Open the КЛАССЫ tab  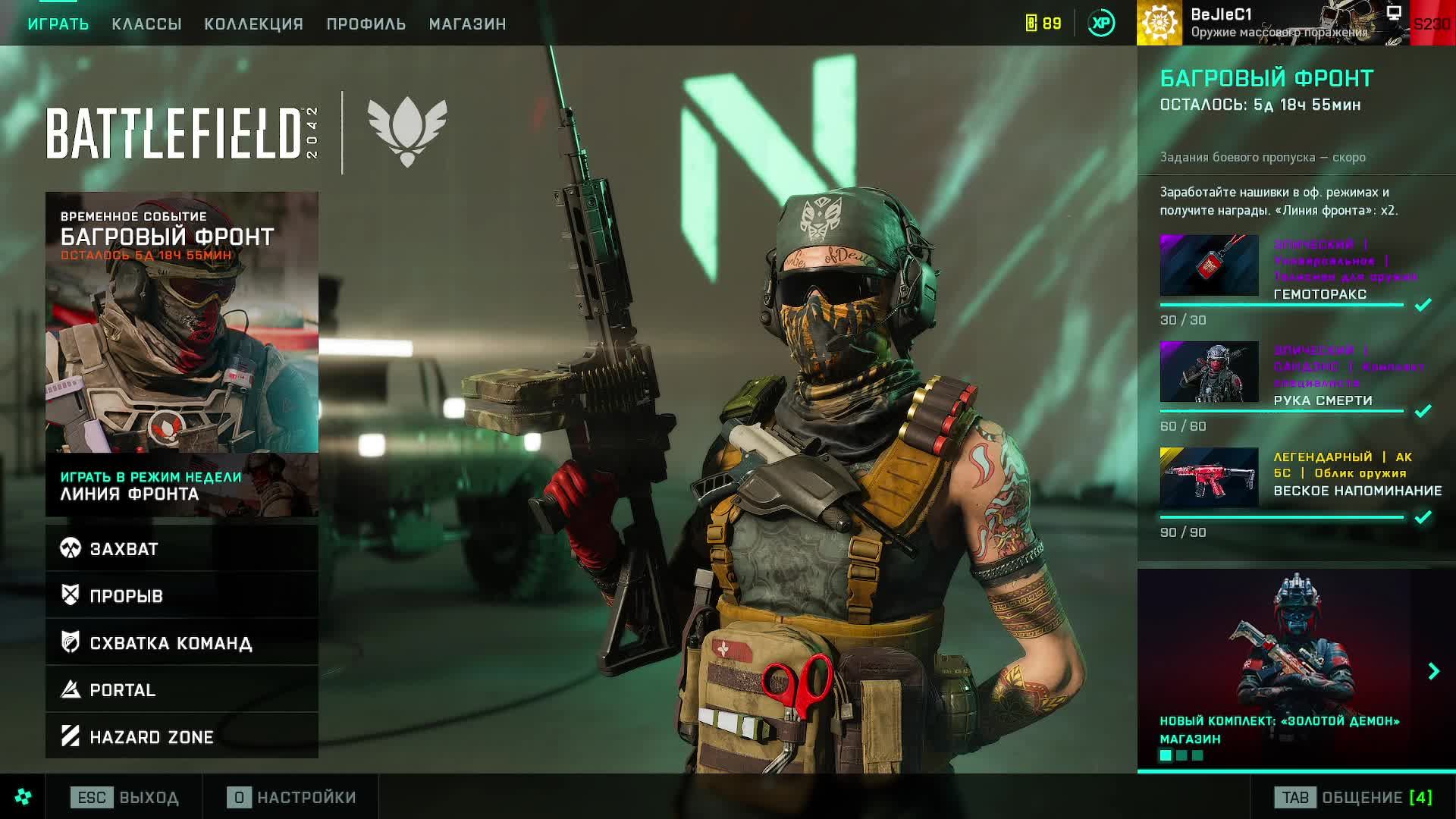pyautogui.click(x=146, y=24)
